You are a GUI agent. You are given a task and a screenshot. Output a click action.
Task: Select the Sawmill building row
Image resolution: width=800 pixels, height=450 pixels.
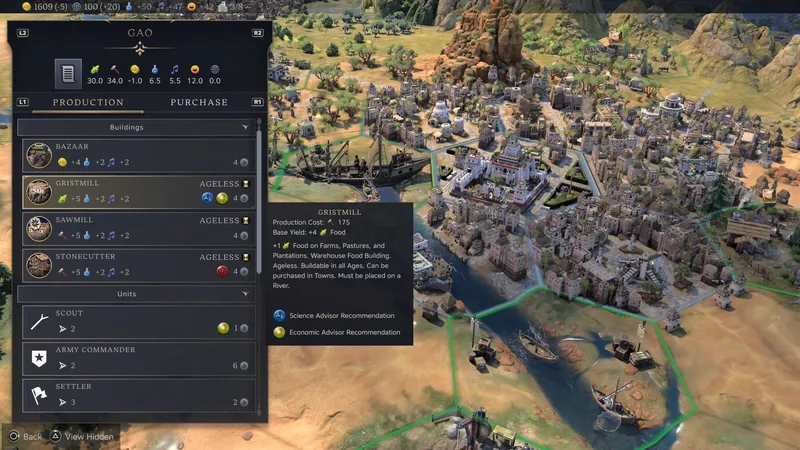(137, 227)
